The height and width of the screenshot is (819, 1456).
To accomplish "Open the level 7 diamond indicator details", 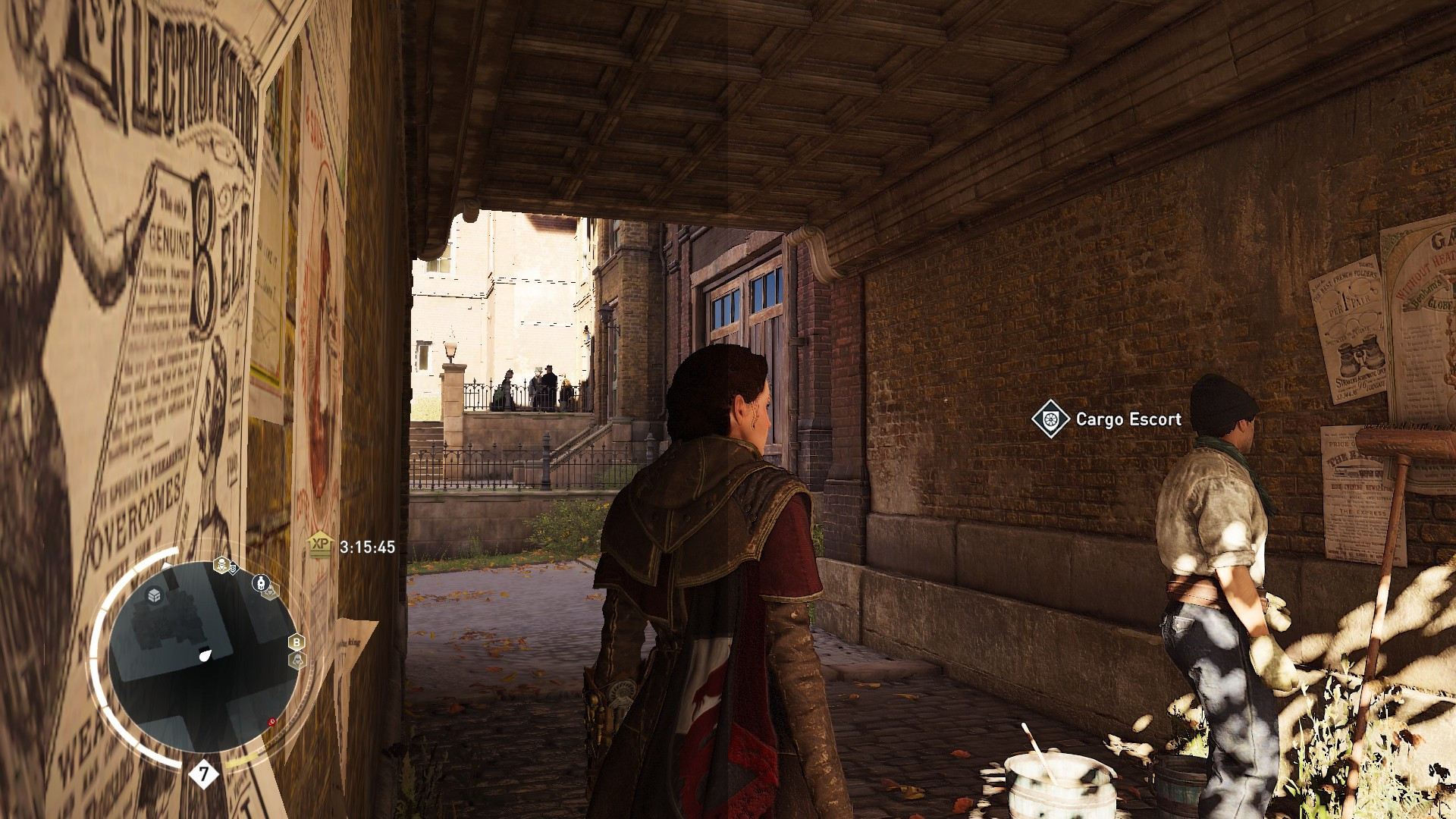I will point(204,774).
